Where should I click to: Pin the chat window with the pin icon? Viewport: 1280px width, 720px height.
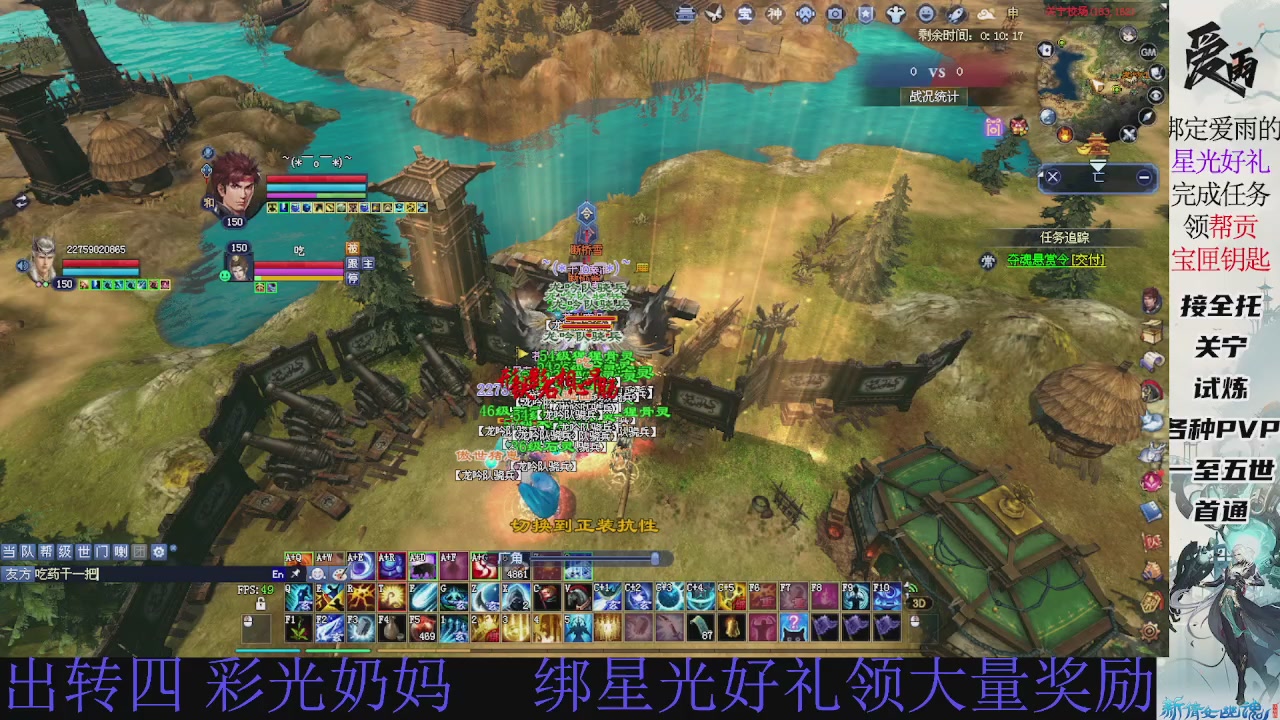(295, 574)
